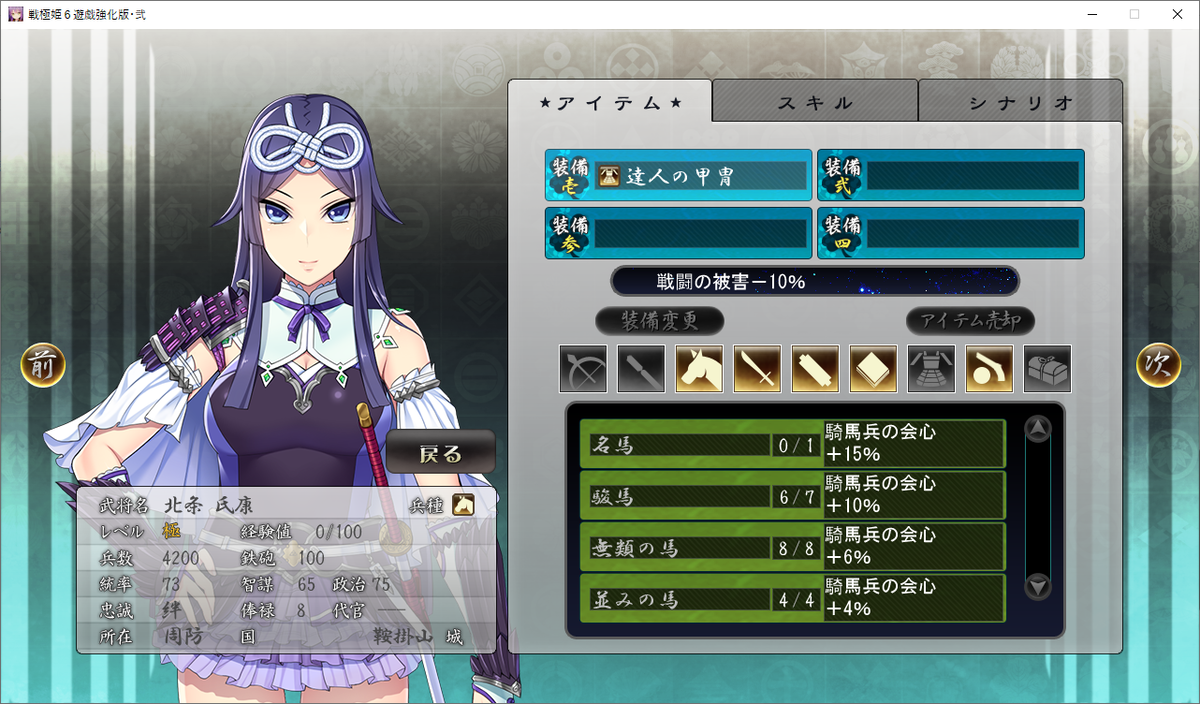
Task: Go back with the 戻る button
Action: [x=441, y=453]
